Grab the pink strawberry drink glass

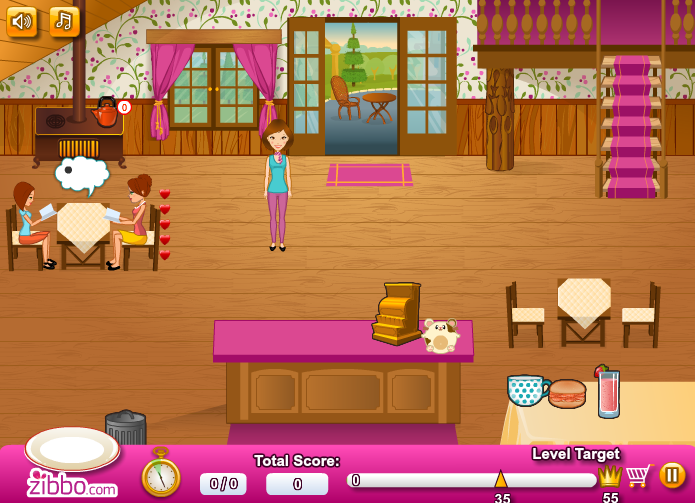tap(608, 393)
